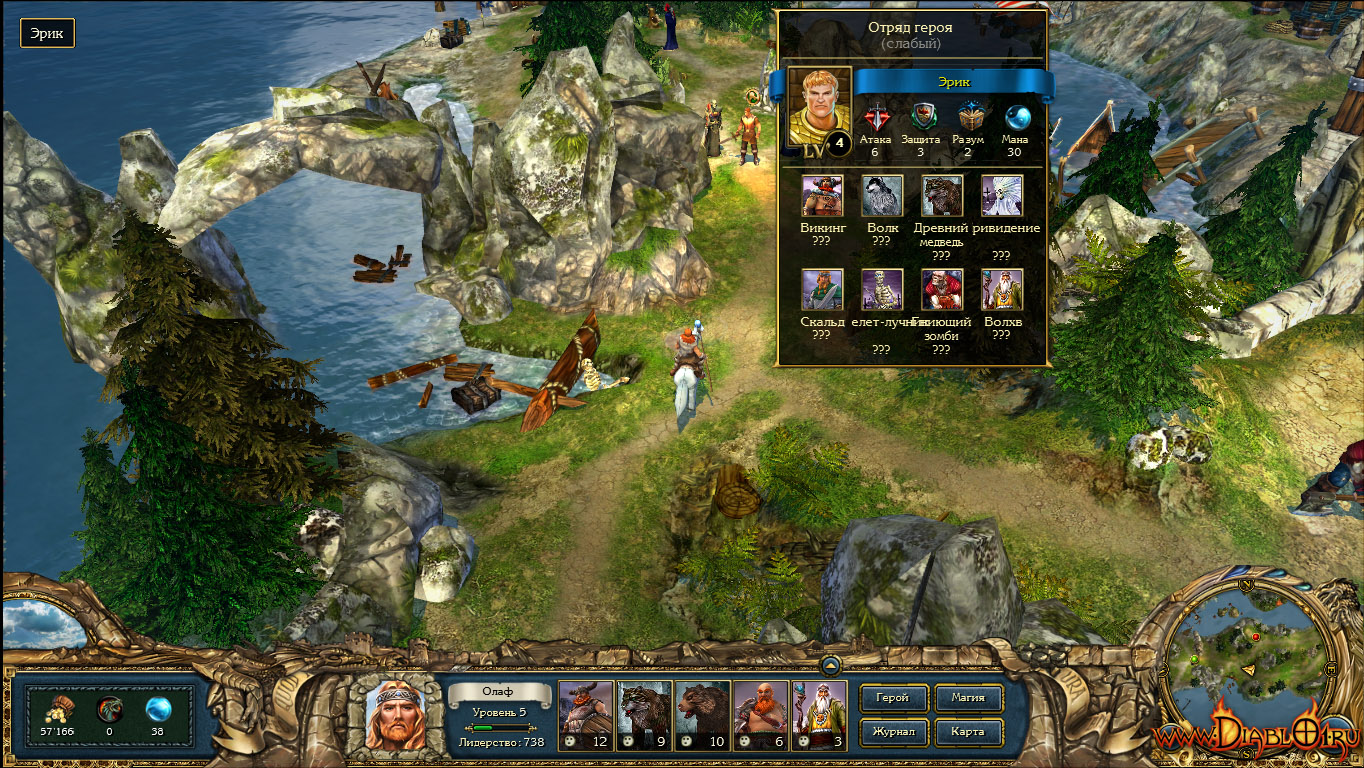Open the Журнал quest journal
The image size is (1364, 768).
coord(892,732)
